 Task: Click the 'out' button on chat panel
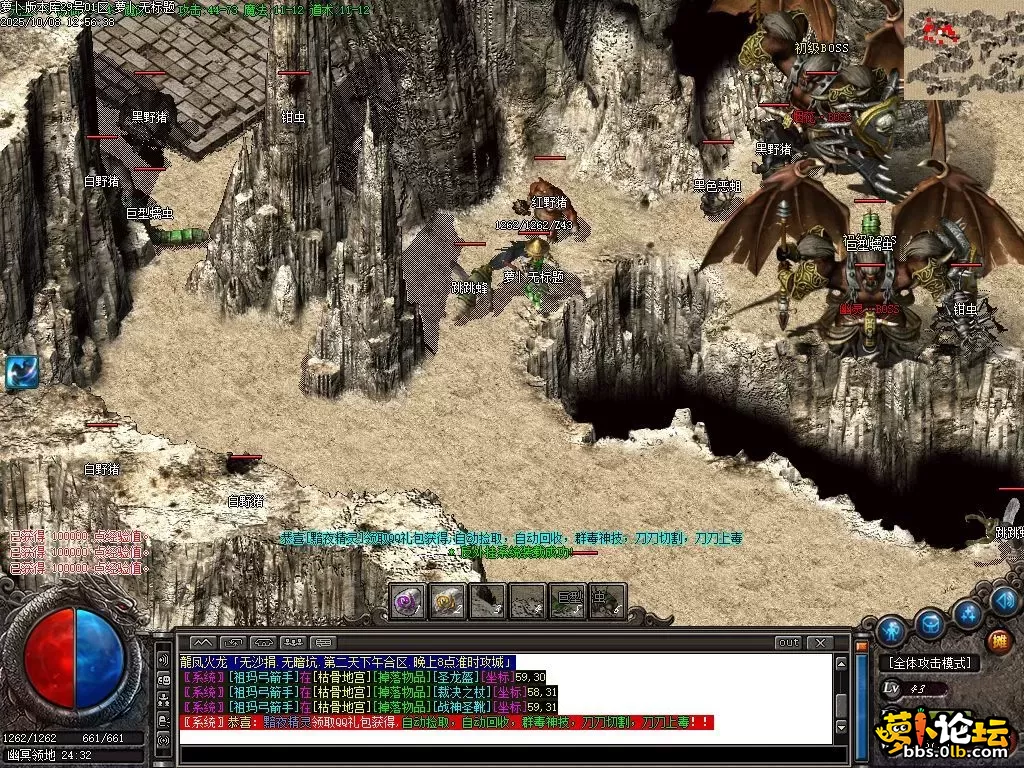pyautogui.click(x=789, y=642)
